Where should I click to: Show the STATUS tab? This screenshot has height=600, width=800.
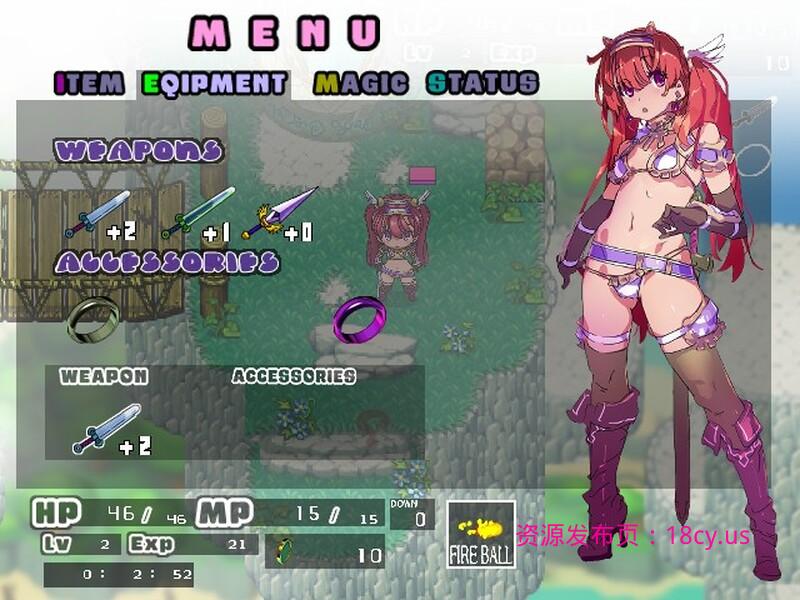click(x=482, y=83)
